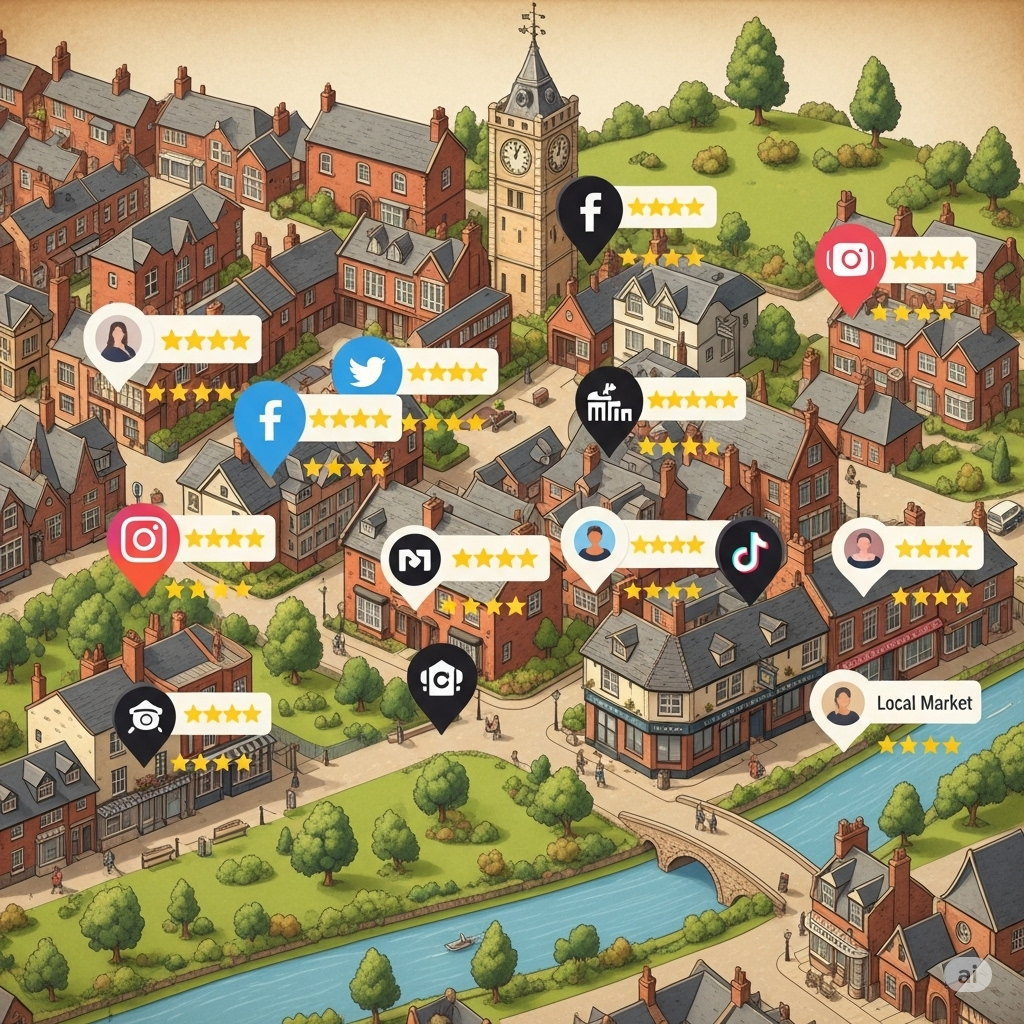The width and height of the screenshot is (1024, 1024).
Task: Click the ai watermark badge
Action: 968,974
